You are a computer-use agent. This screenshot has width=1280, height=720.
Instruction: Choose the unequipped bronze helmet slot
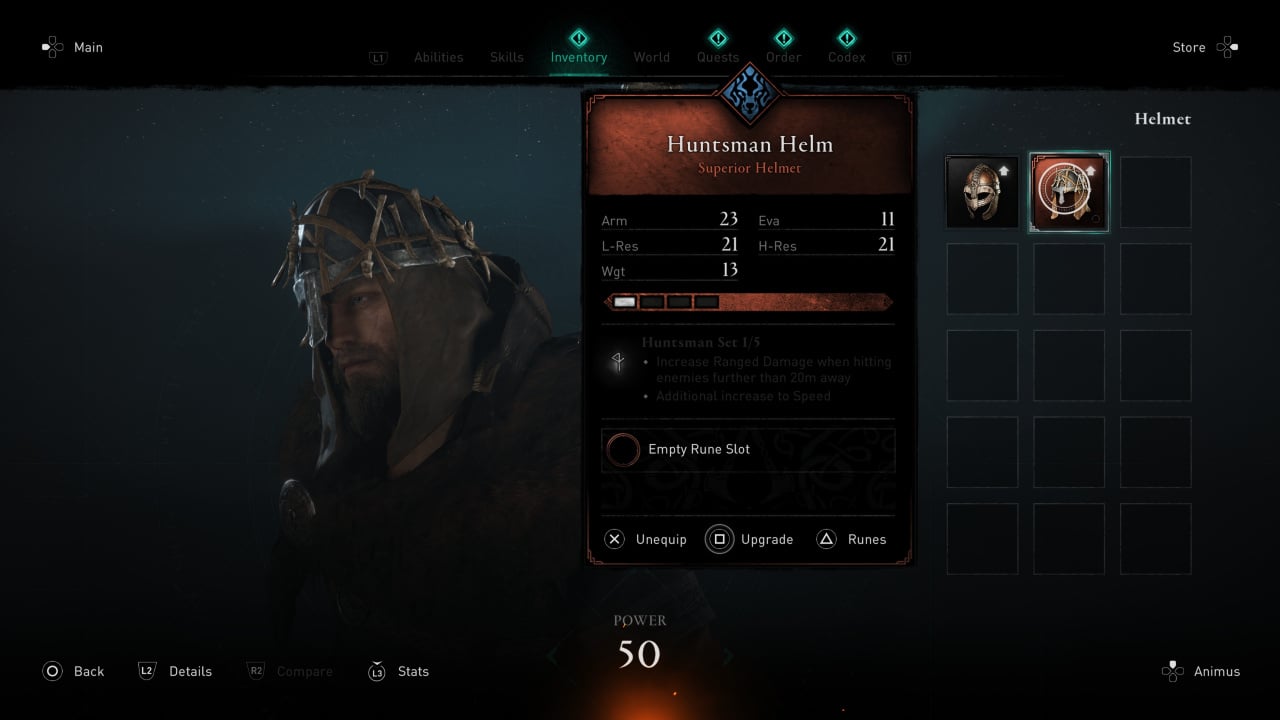982,192
